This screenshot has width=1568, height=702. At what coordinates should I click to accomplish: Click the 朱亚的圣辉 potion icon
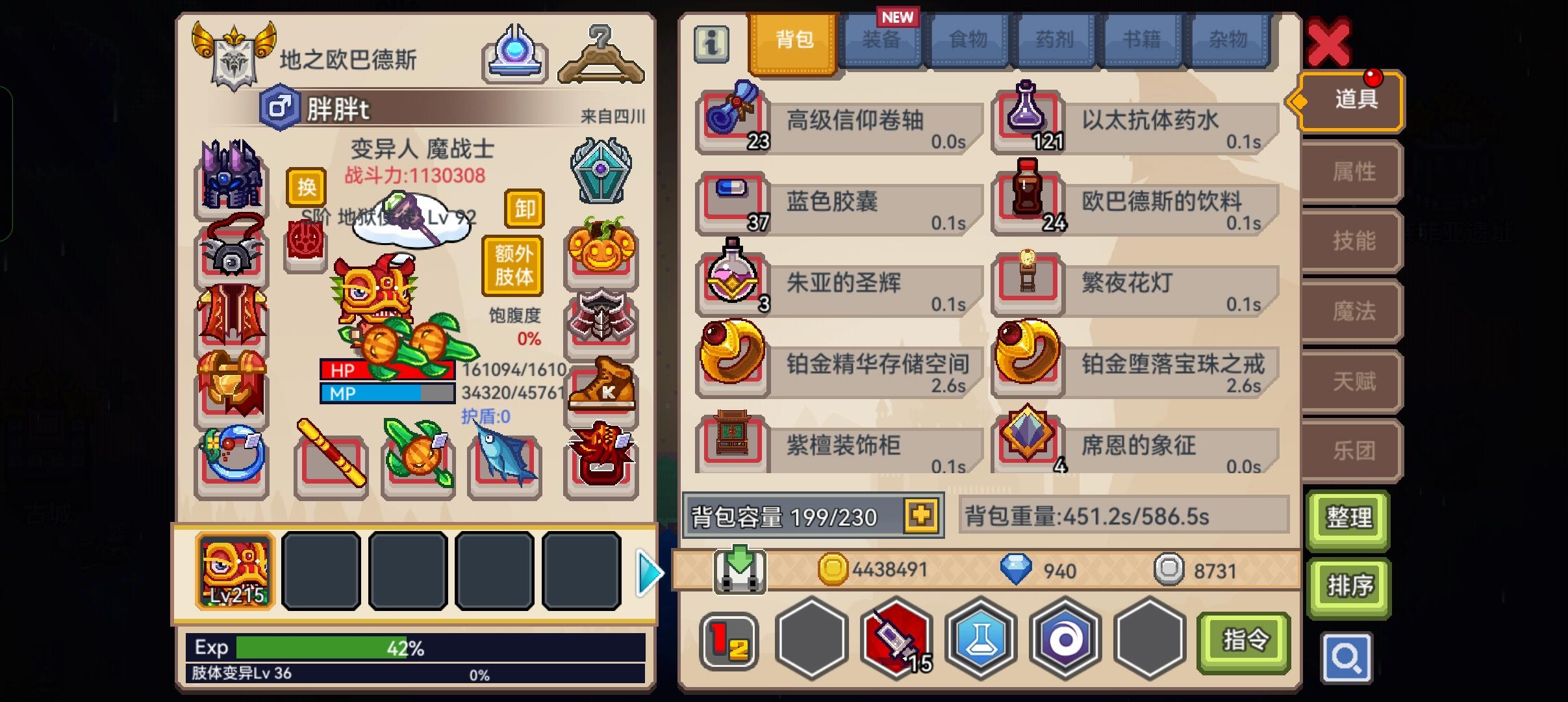click(x=733, y=283)
